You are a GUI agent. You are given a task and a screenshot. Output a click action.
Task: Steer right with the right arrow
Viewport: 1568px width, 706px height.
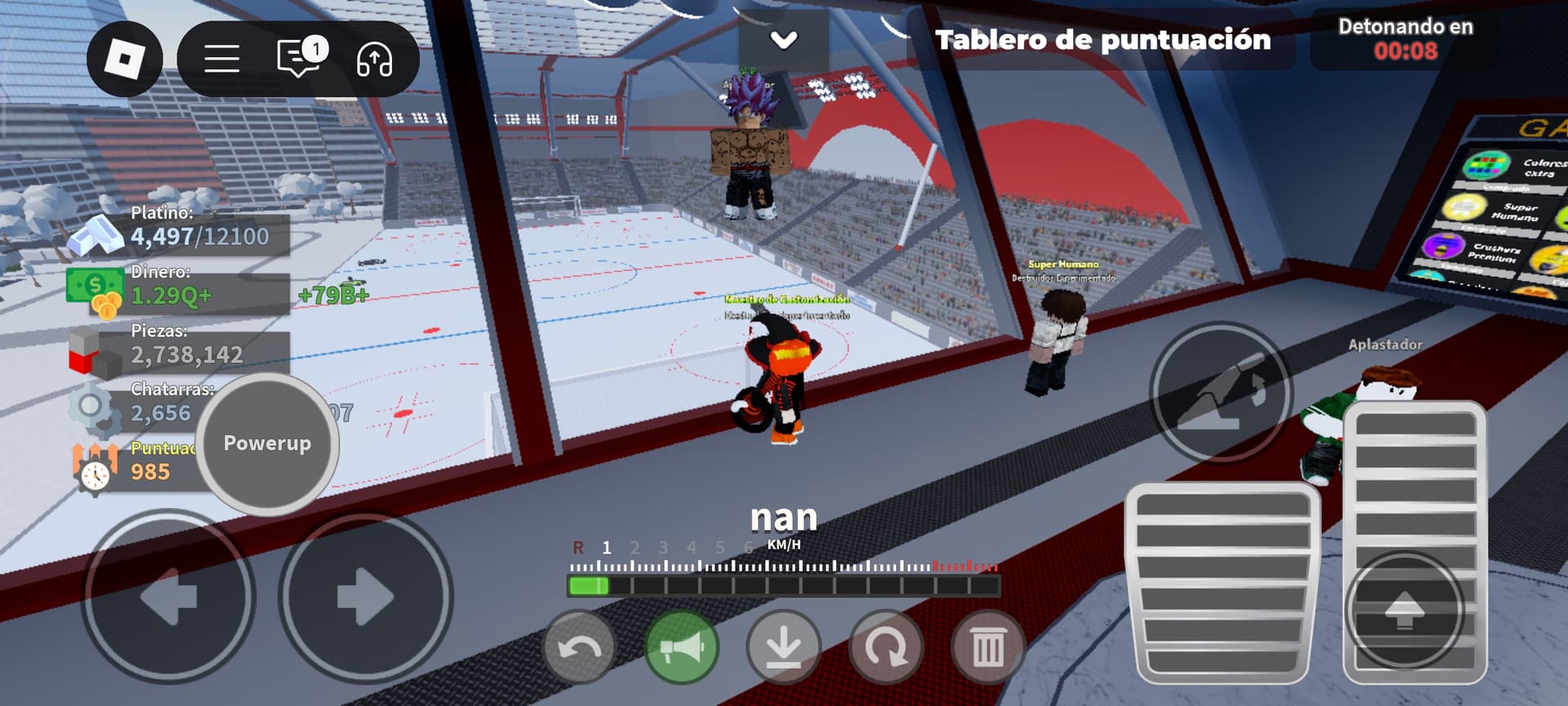pos(365,597)
